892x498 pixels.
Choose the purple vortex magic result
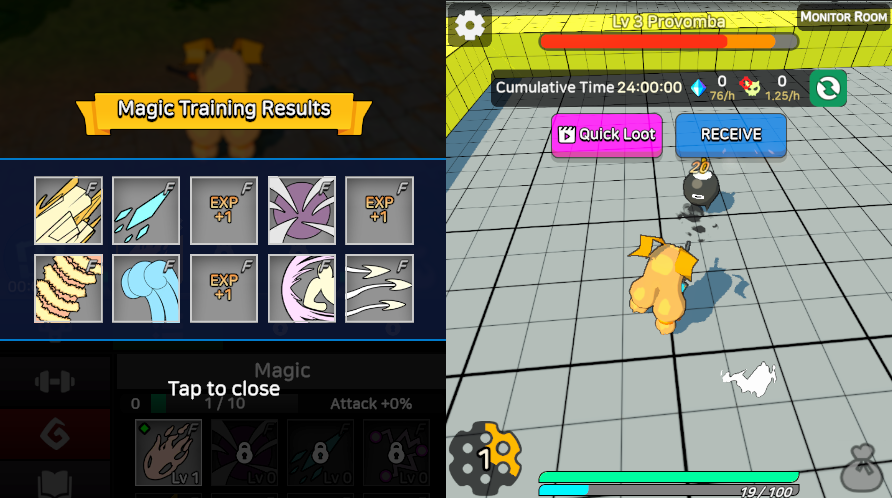(302, 211)
